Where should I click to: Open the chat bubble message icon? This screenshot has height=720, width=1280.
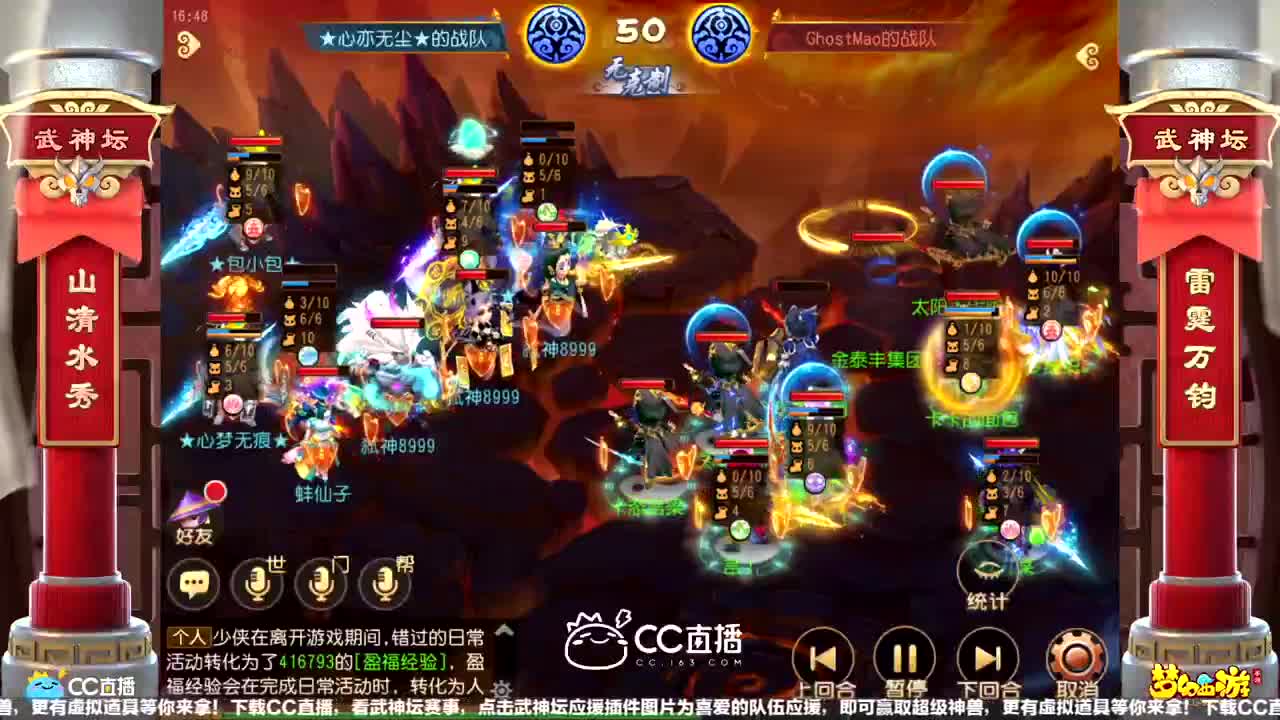tap(195, 580)
